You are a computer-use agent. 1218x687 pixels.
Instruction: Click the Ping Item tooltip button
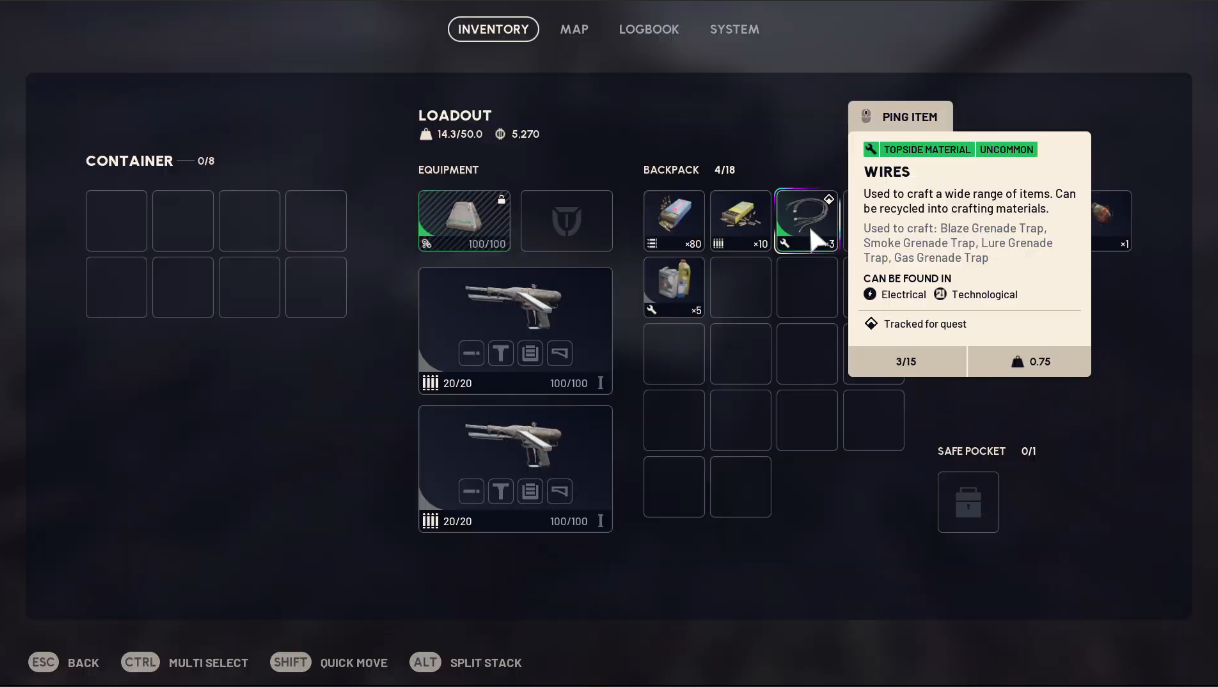[900, 117]
